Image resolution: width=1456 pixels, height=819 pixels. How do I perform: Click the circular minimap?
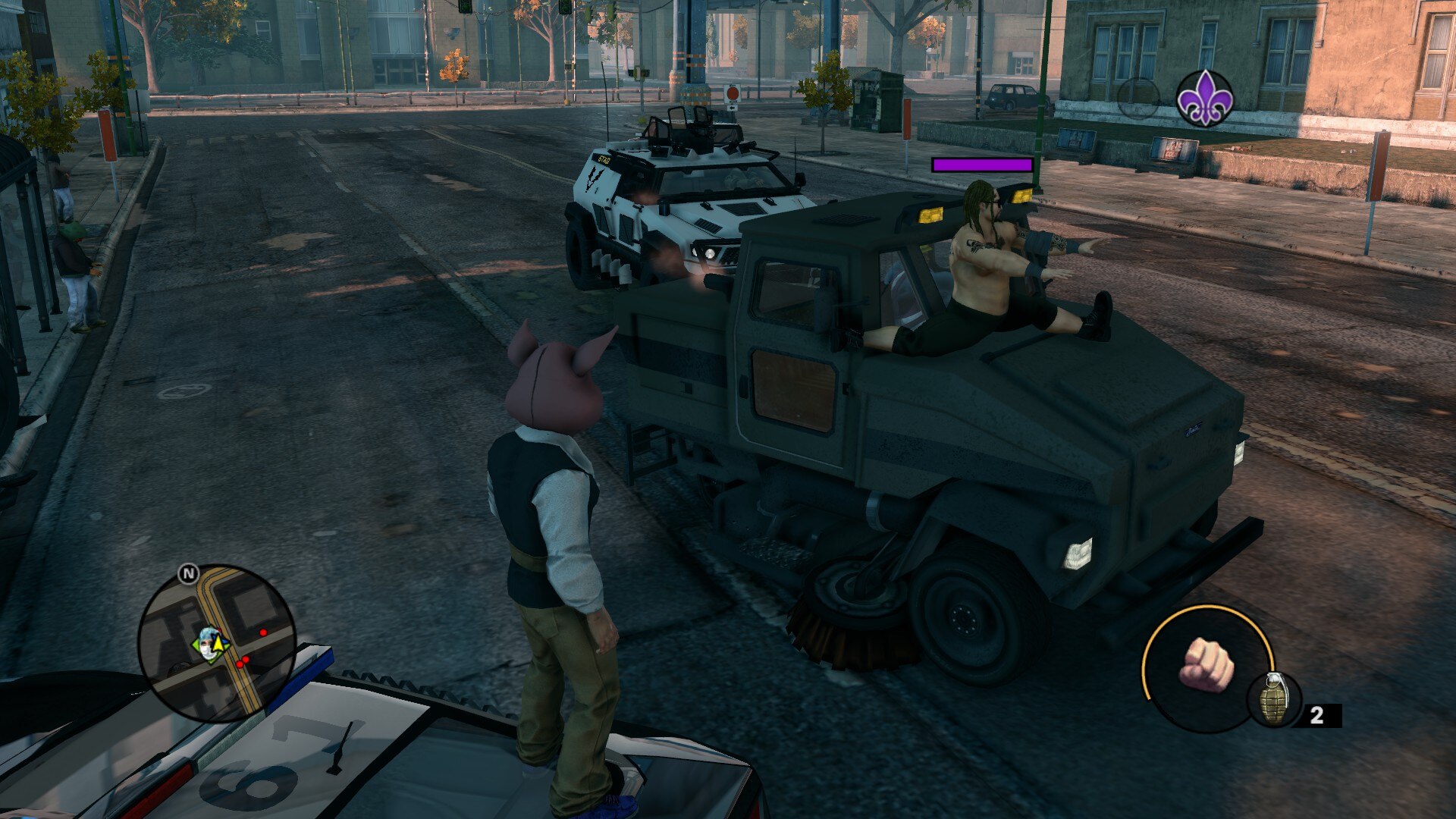(x=217, y=643)
